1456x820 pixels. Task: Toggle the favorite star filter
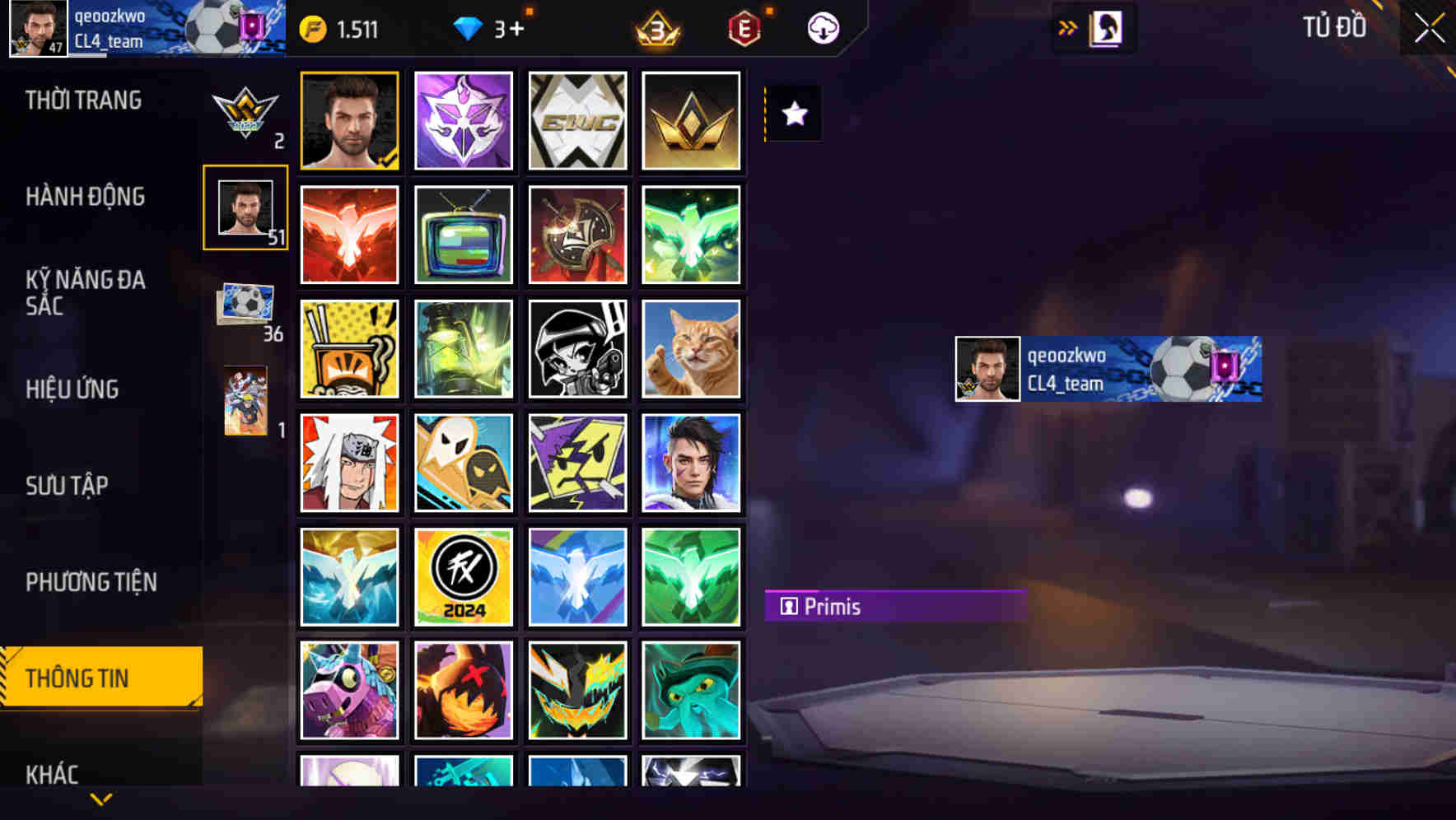click(x=792, y=114)
